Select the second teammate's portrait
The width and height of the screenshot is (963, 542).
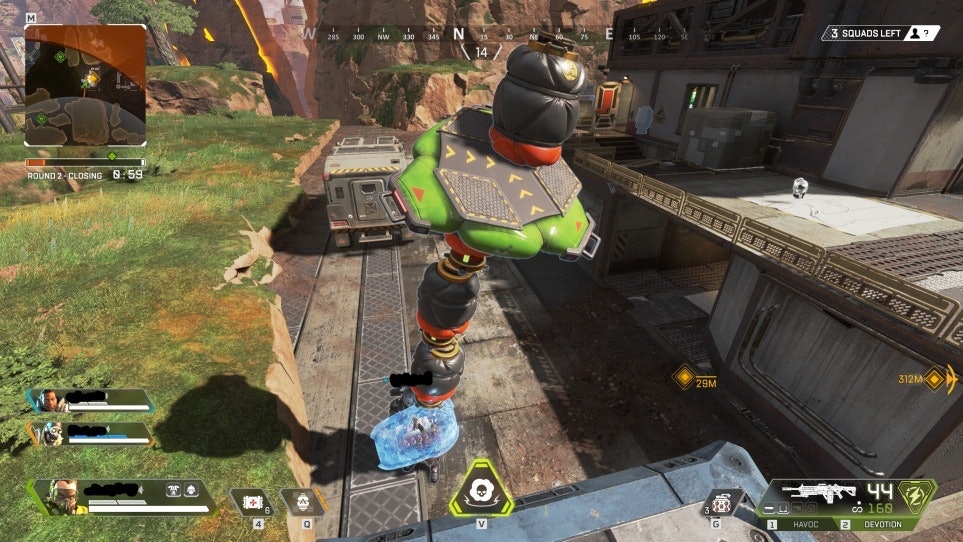click(x=50, y=433)
